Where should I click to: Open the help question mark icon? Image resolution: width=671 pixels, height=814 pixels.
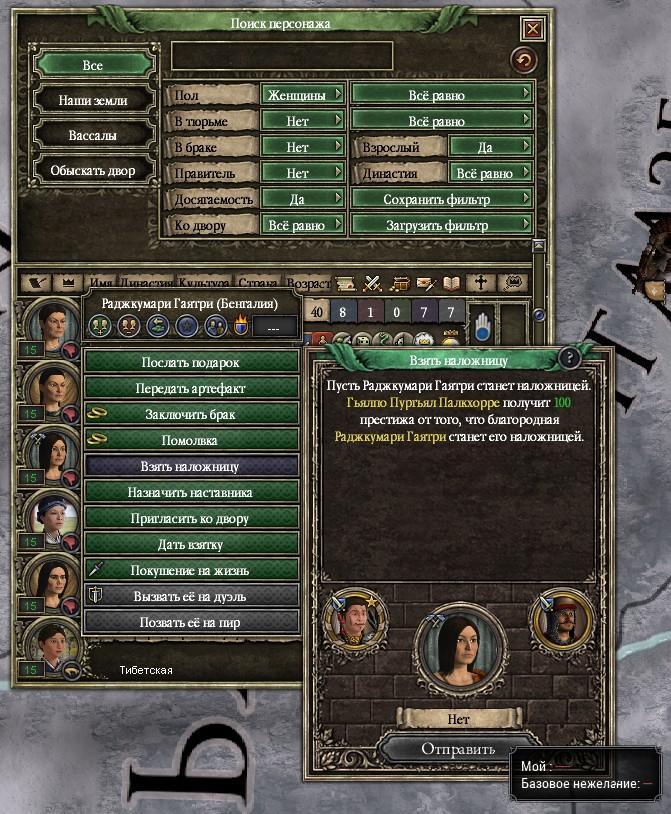[x=569, y=358]
